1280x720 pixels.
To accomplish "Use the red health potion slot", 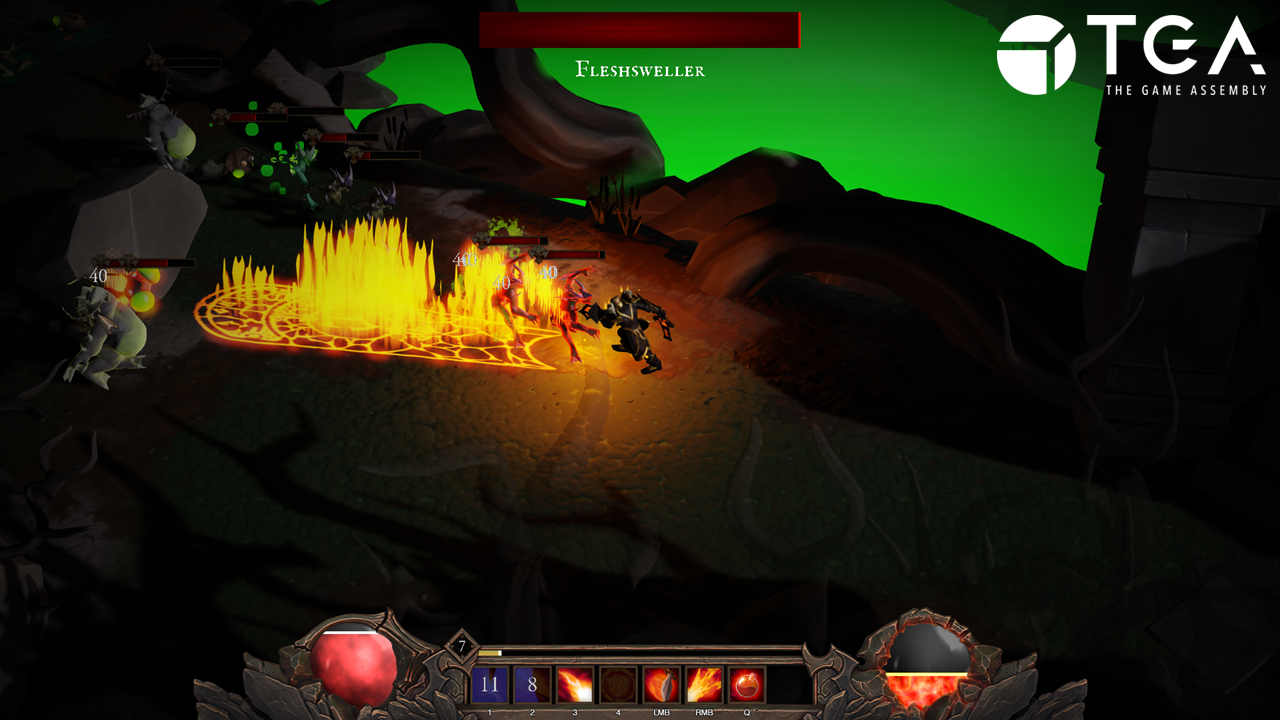I will 747,685.
